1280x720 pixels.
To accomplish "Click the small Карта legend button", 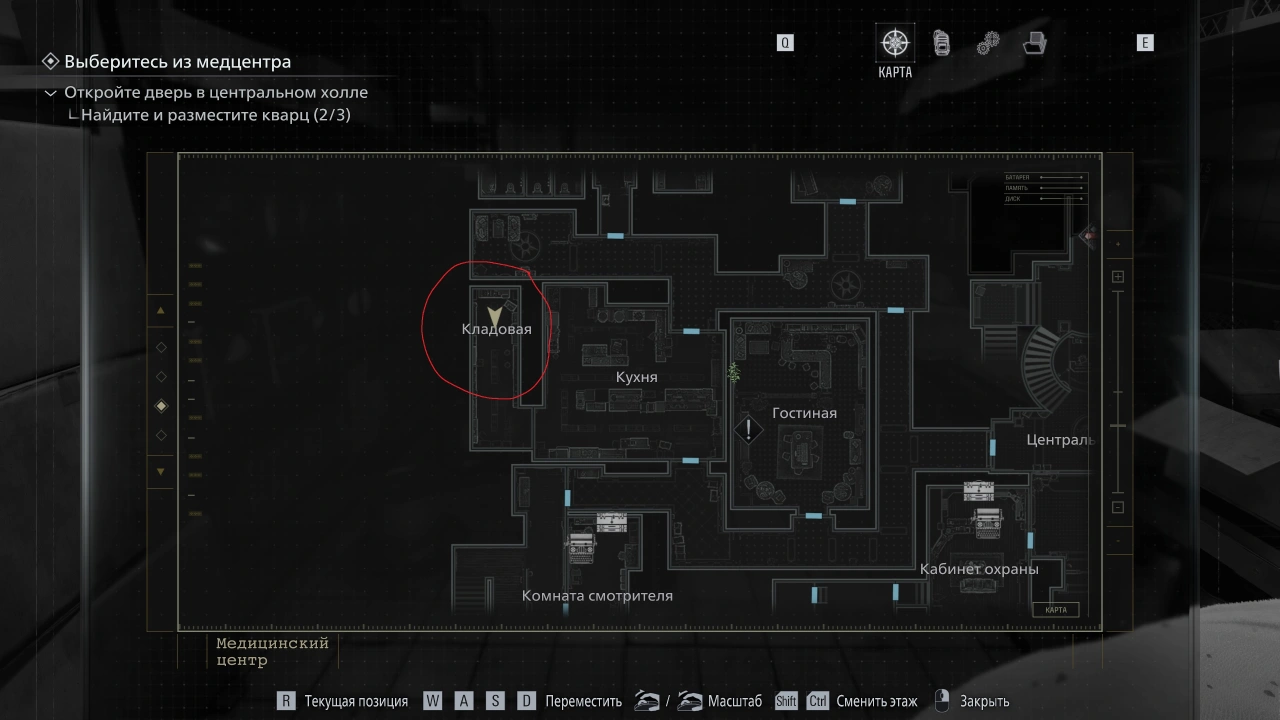I will [1055, 610].
